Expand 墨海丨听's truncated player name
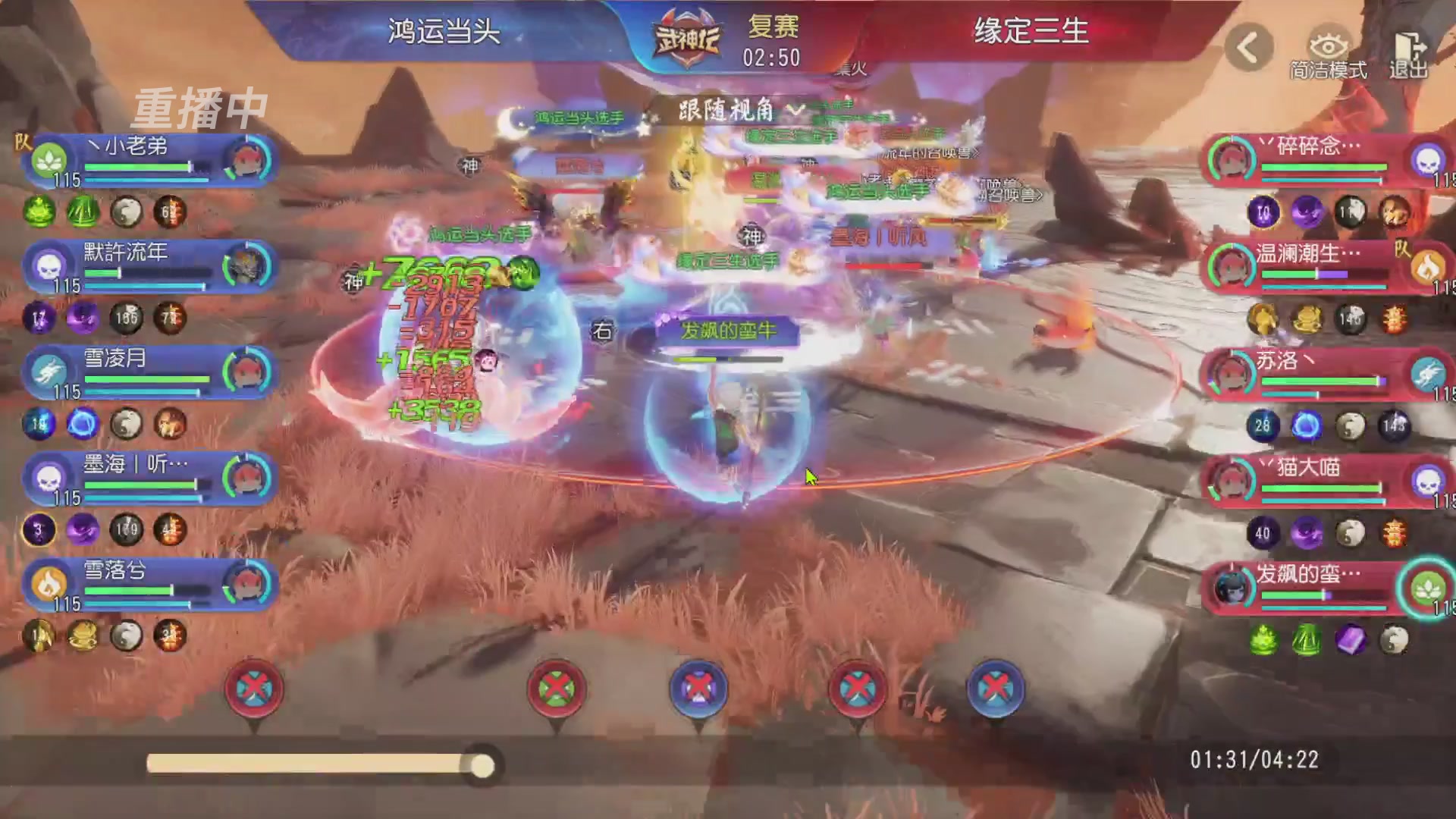 135,465
